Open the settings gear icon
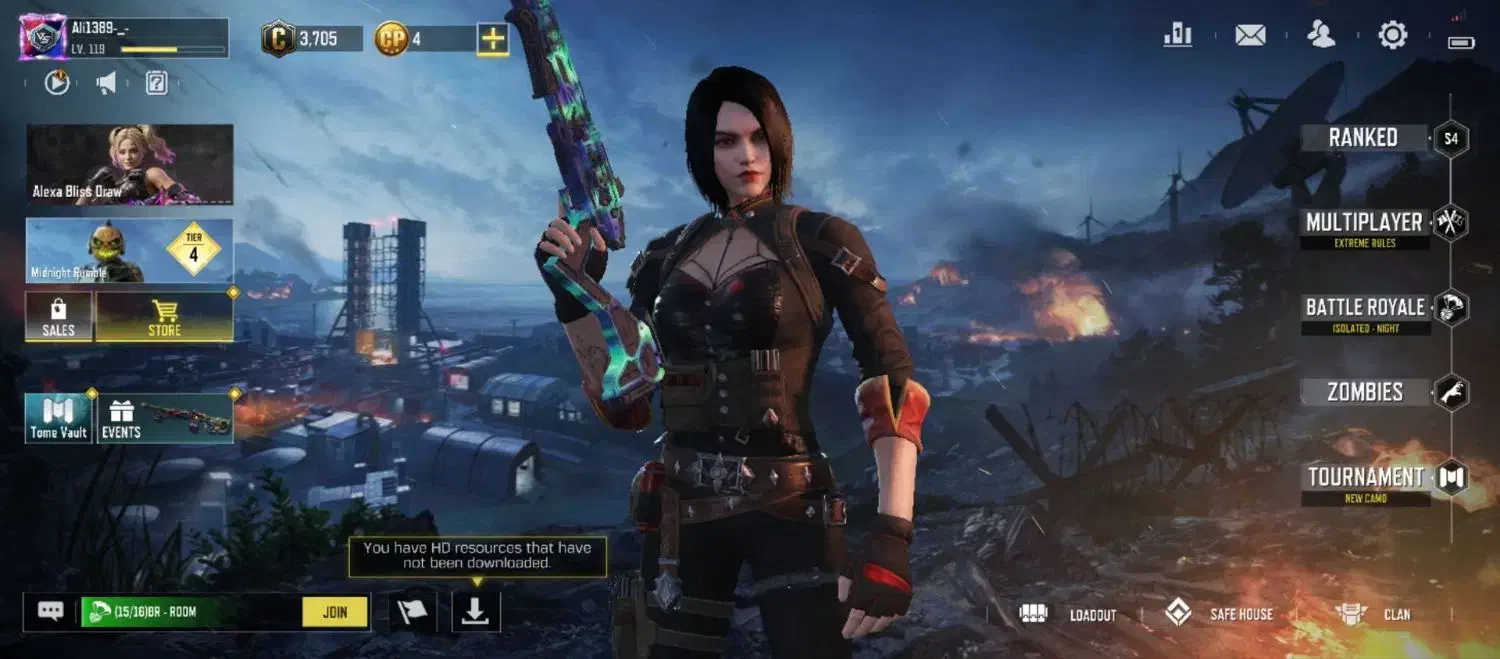The width and height of the screenshot is (1500, 659). [x=1392, y=36]
